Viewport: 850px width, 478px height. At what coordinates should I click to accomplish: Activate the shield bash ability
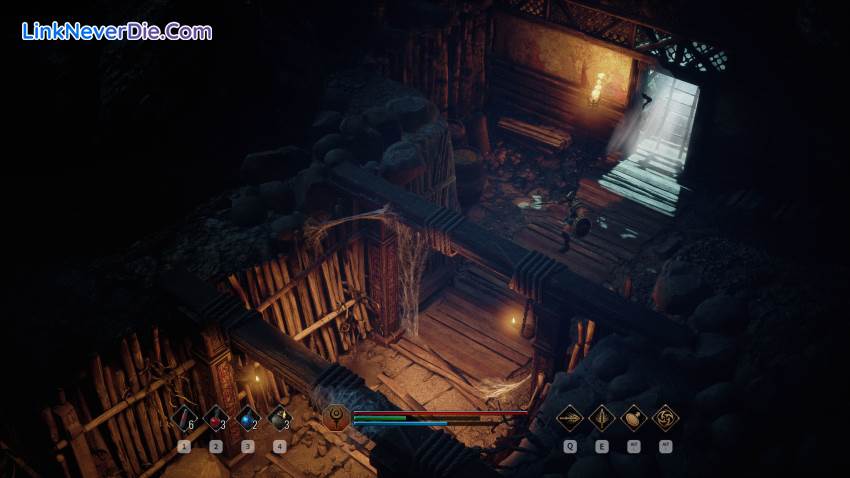coord(633,417)
